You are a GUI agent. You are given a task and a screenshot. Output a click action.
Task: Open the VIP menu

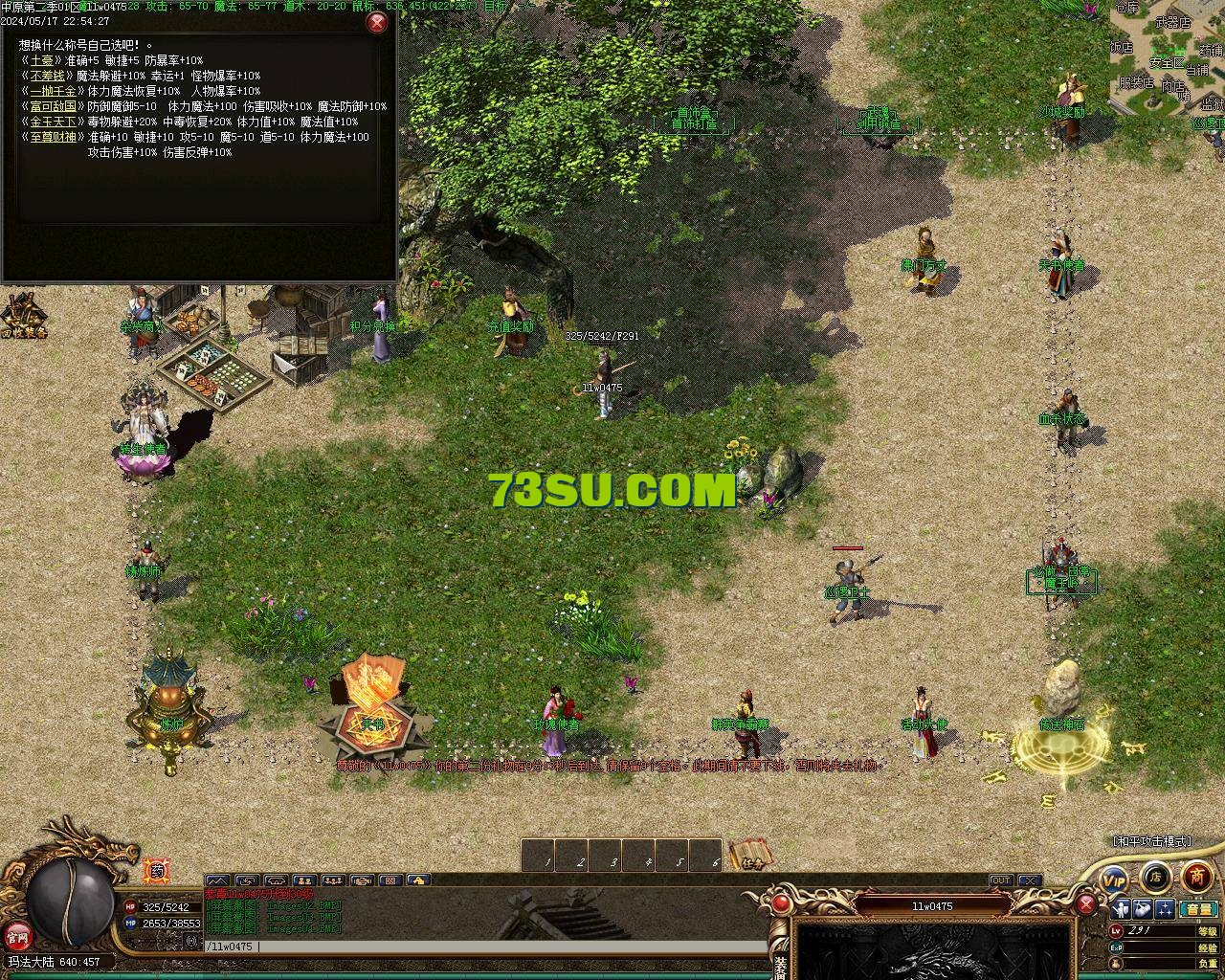pyautogui.click(x=1114, y=878)
